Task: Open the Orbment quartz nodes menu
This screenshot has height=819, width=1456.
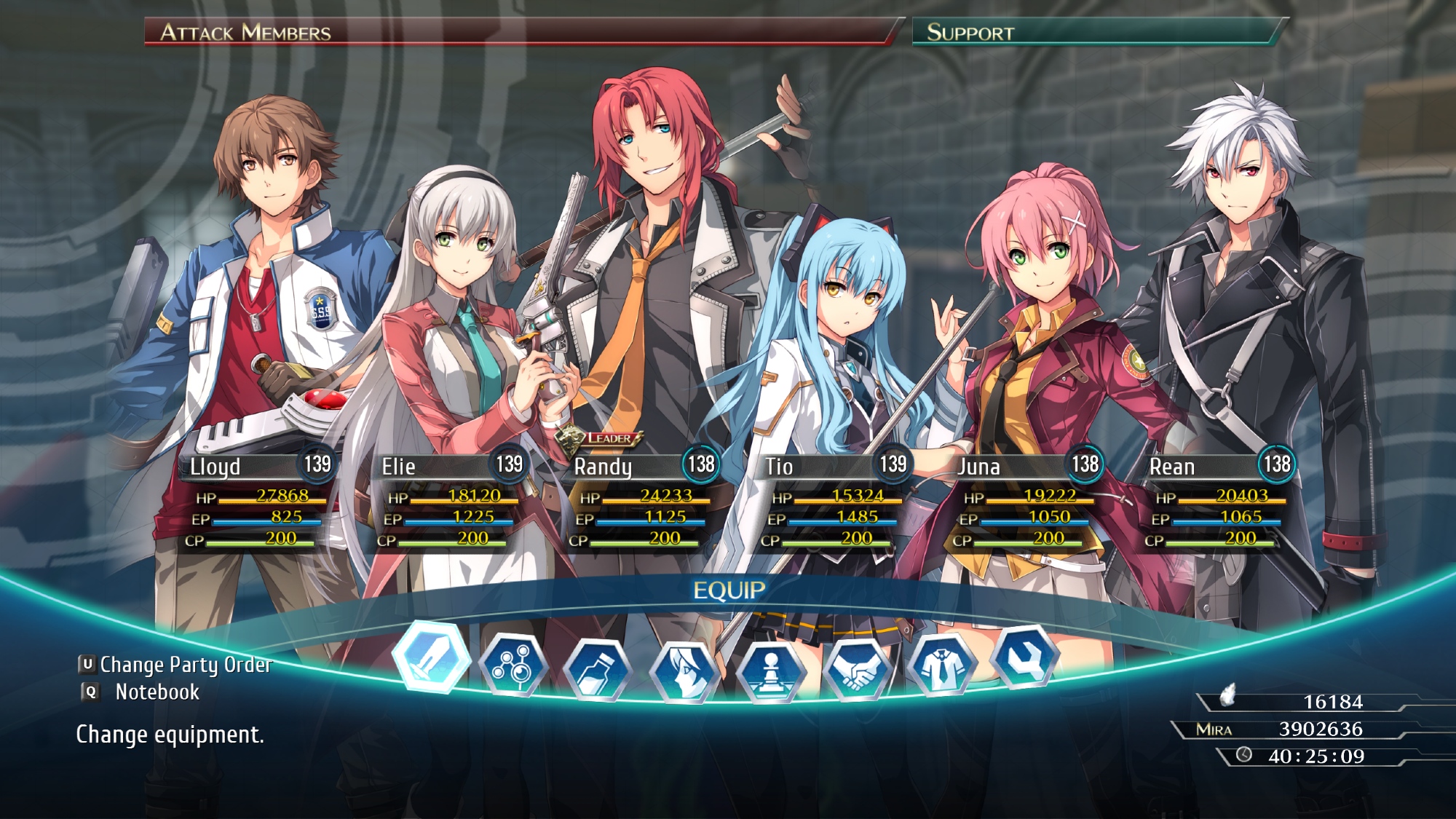Action: (514, 665)
